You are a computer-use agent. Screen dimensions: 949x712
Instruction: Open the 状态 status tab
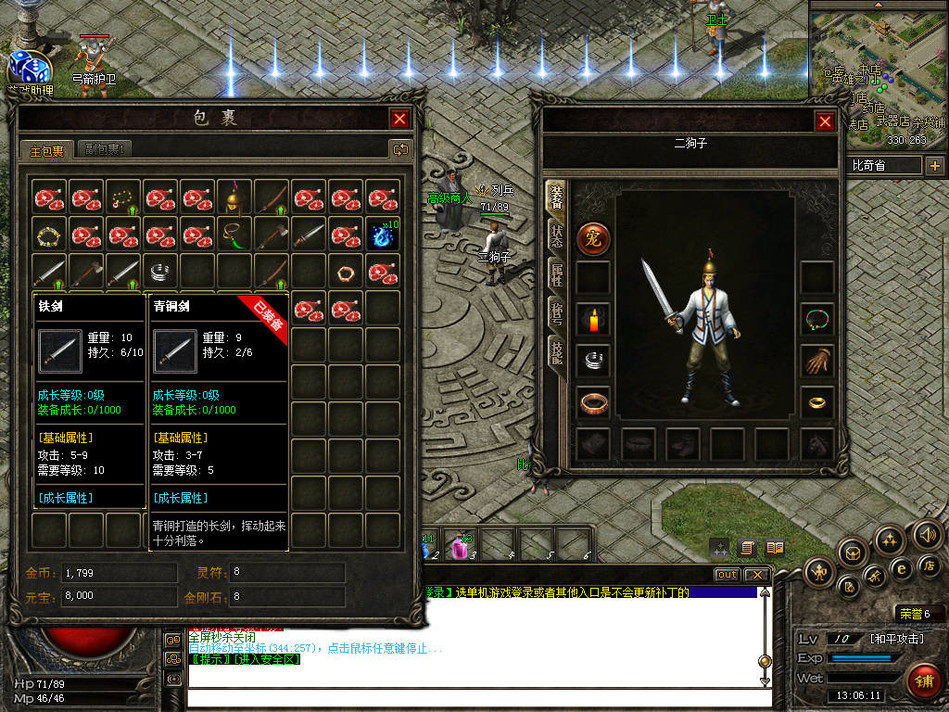[556, 237]
